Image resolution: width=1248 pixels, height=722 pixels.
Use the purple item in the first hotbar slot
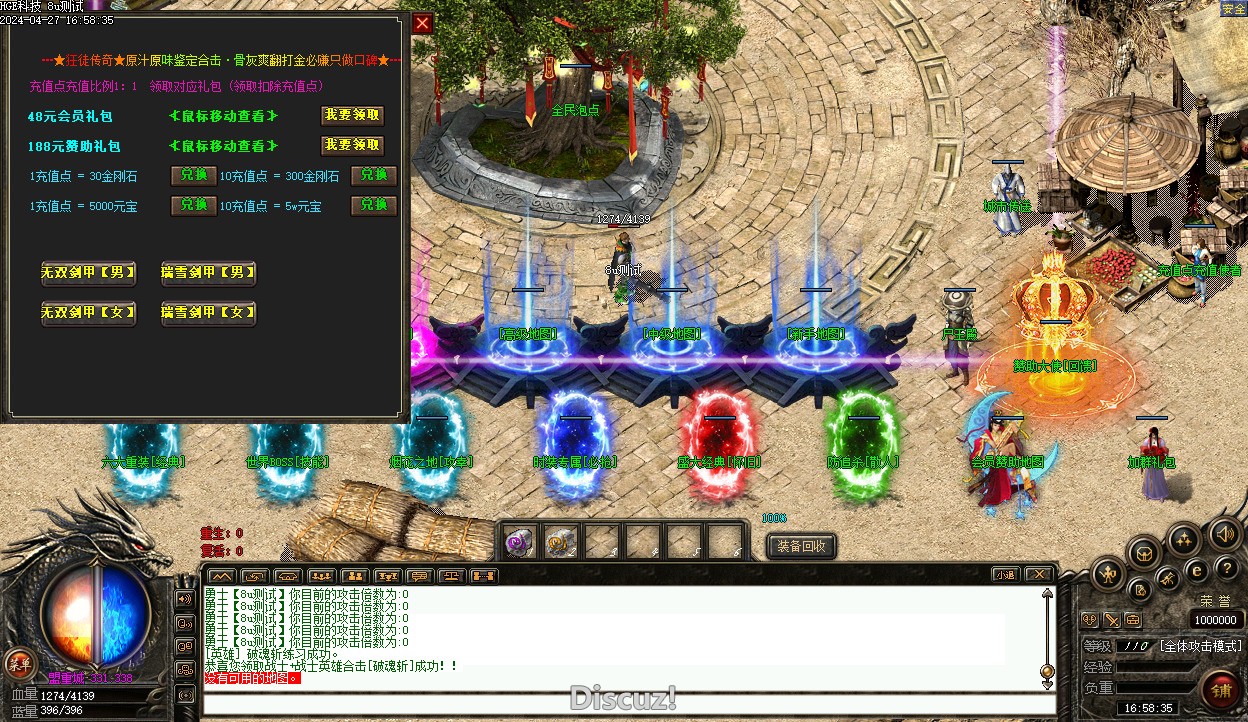pos(519,542)
